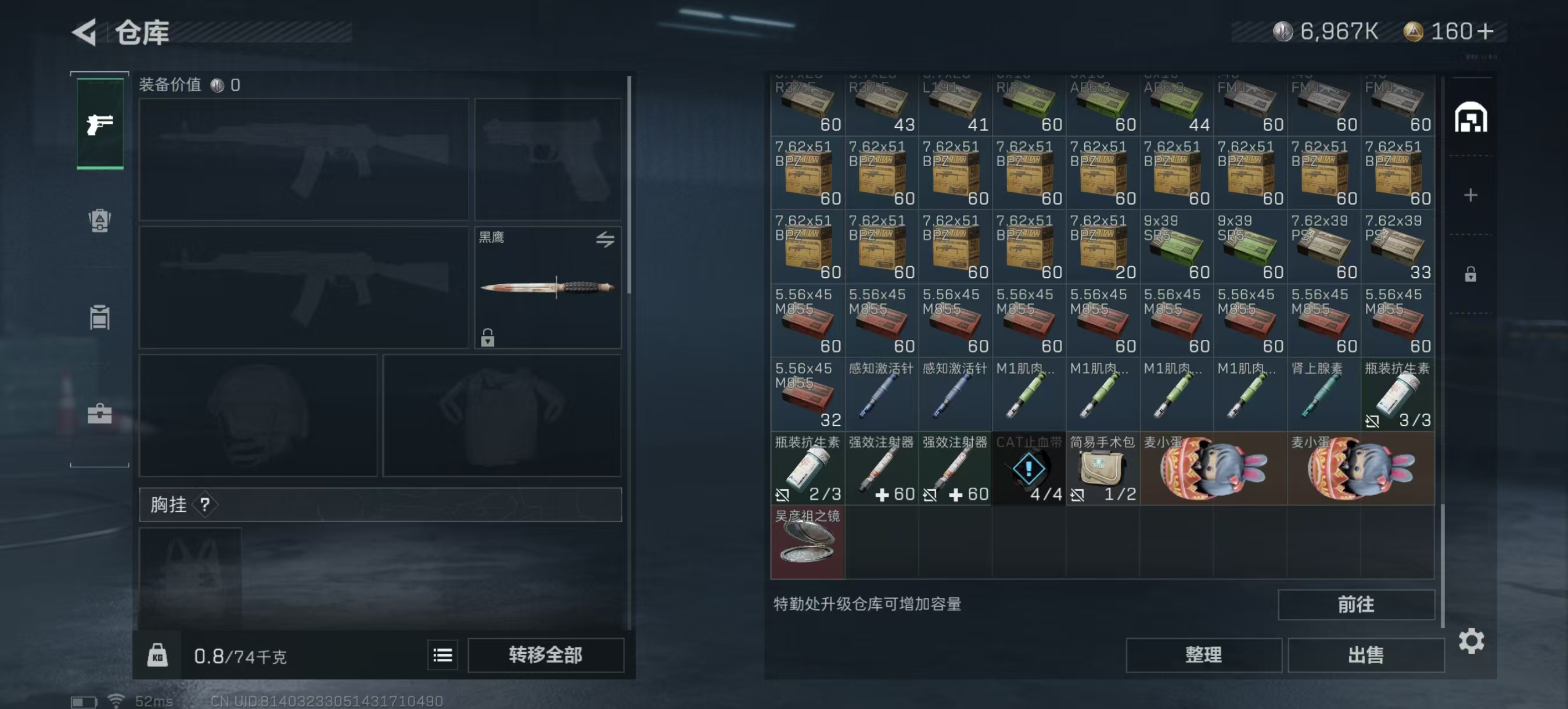
Task: Switch to the backpack tab
Action: pyautogui.click(x=100, y=220)
